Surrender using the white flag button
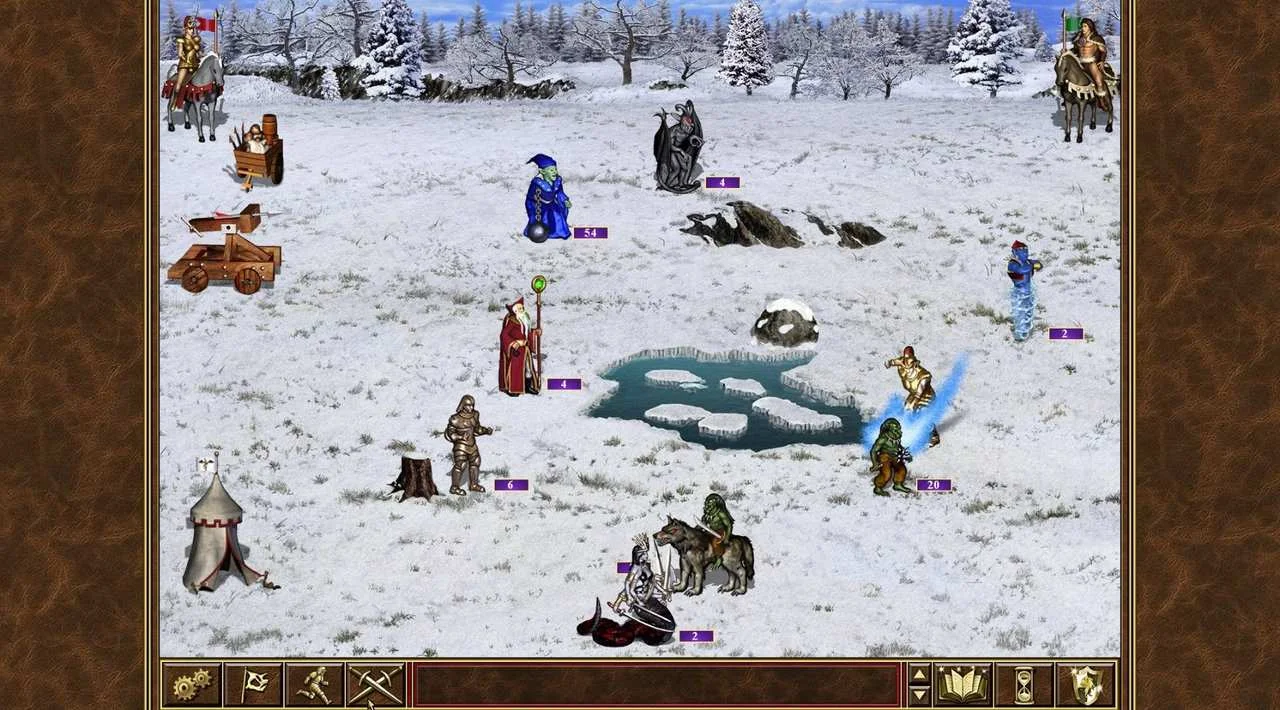Viewport: 1280px width, 710px height. pyautogui.click(x=253, y=685)
